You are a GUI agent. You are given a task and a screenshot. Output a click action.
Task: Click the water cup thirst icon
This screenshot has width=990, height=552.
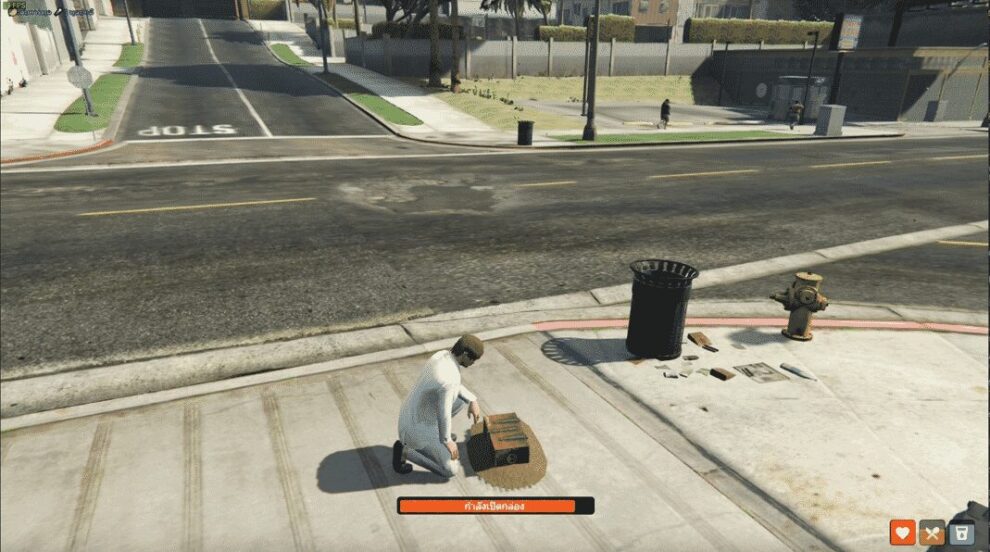point(962,533)
